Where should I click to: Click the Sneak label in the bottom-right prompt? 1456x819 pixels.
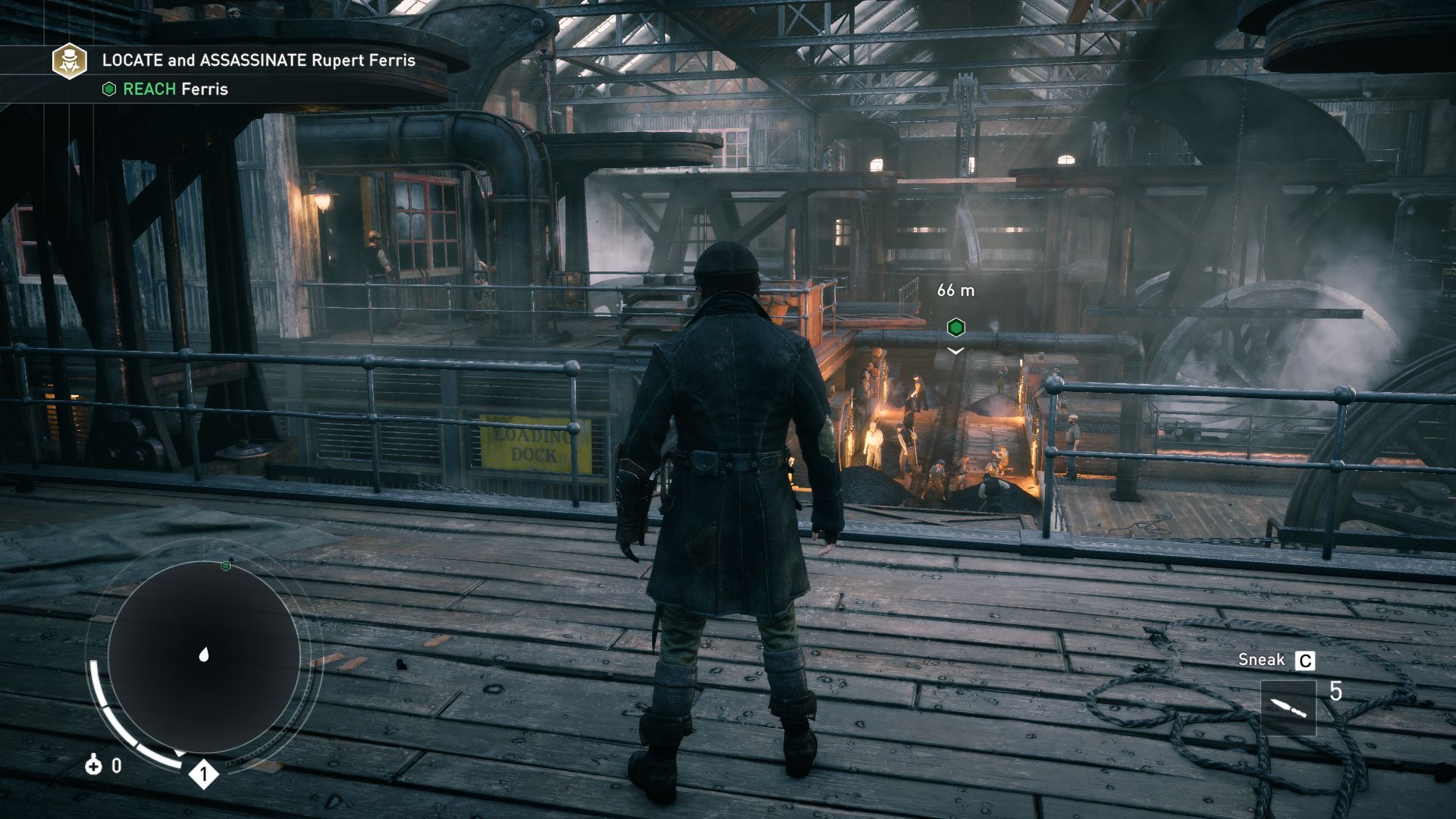click(x=1260, y=659)
